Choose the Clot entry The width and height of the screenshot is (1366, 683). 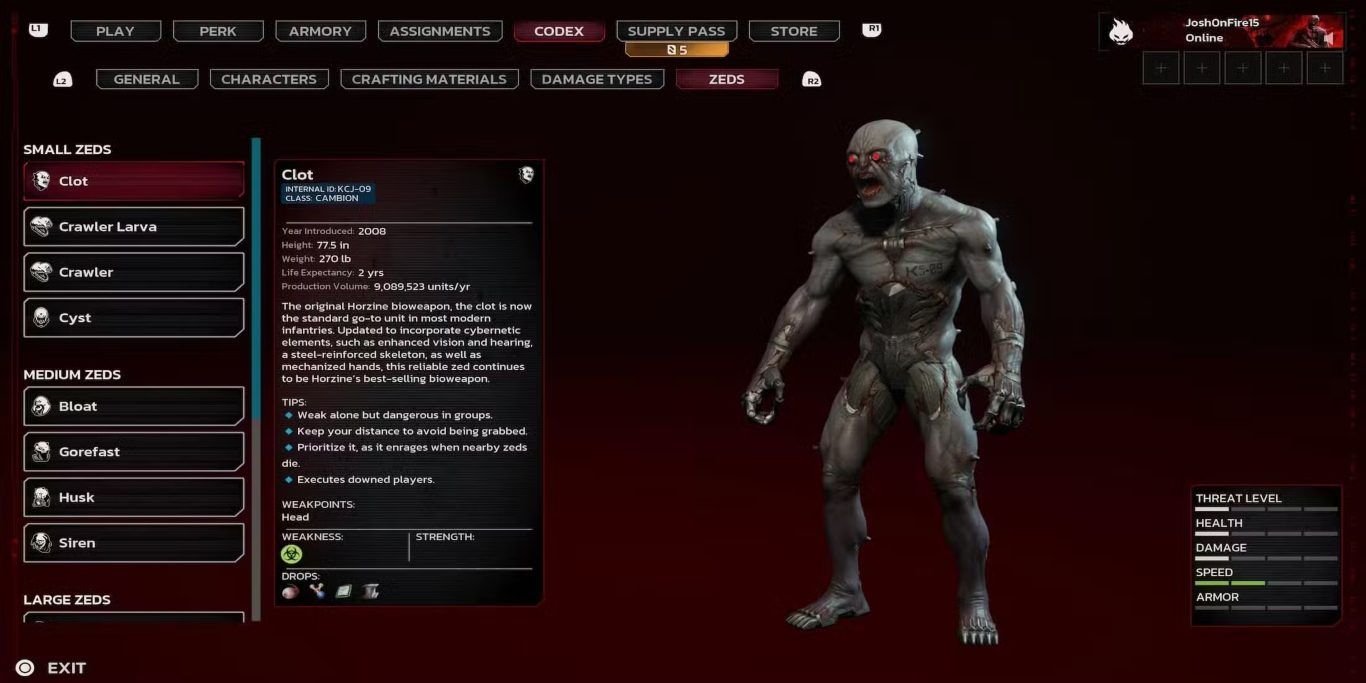coord(134,181)
